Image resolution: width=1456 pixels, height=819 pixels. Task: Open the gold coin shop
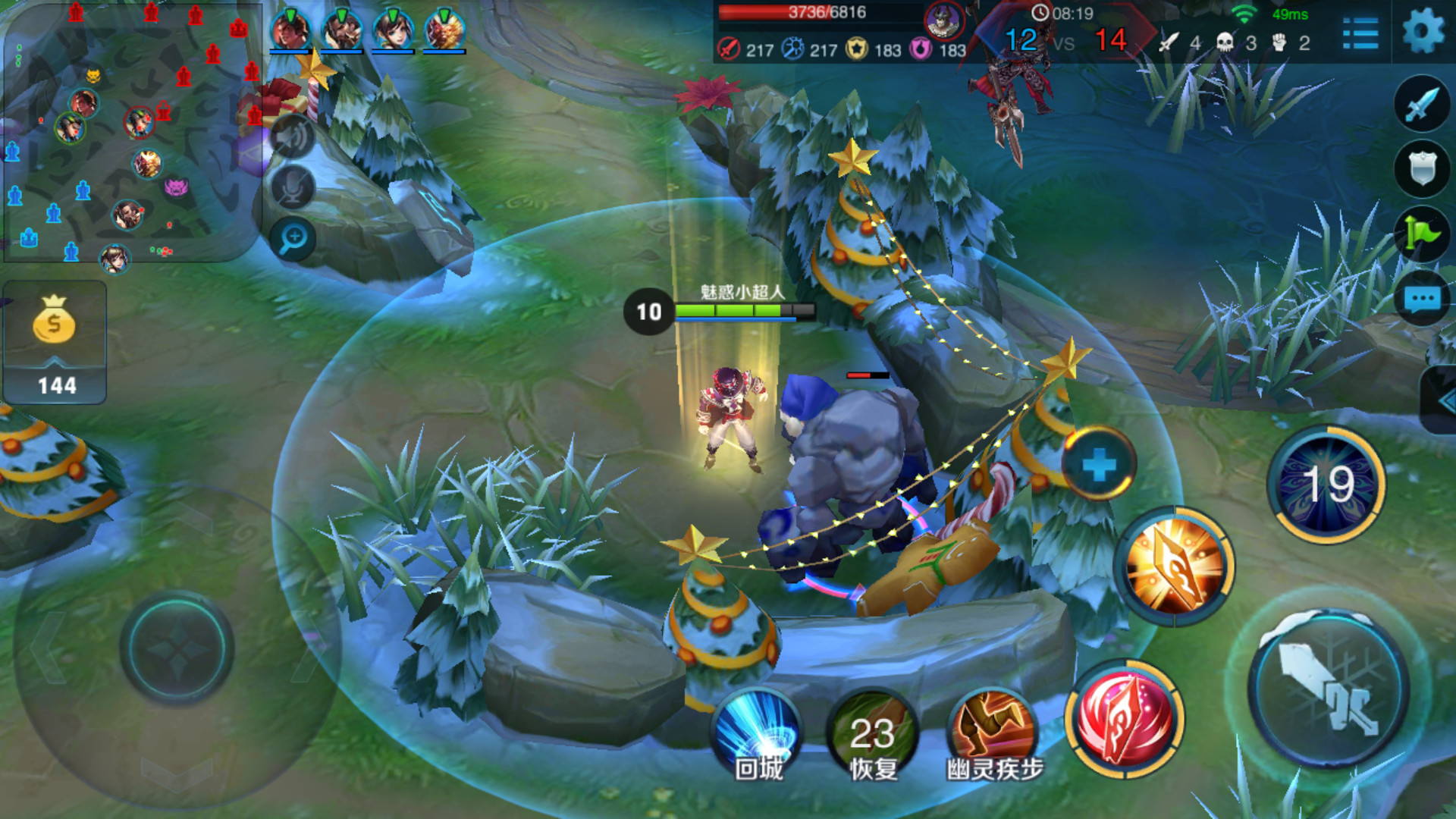point(55,341)
